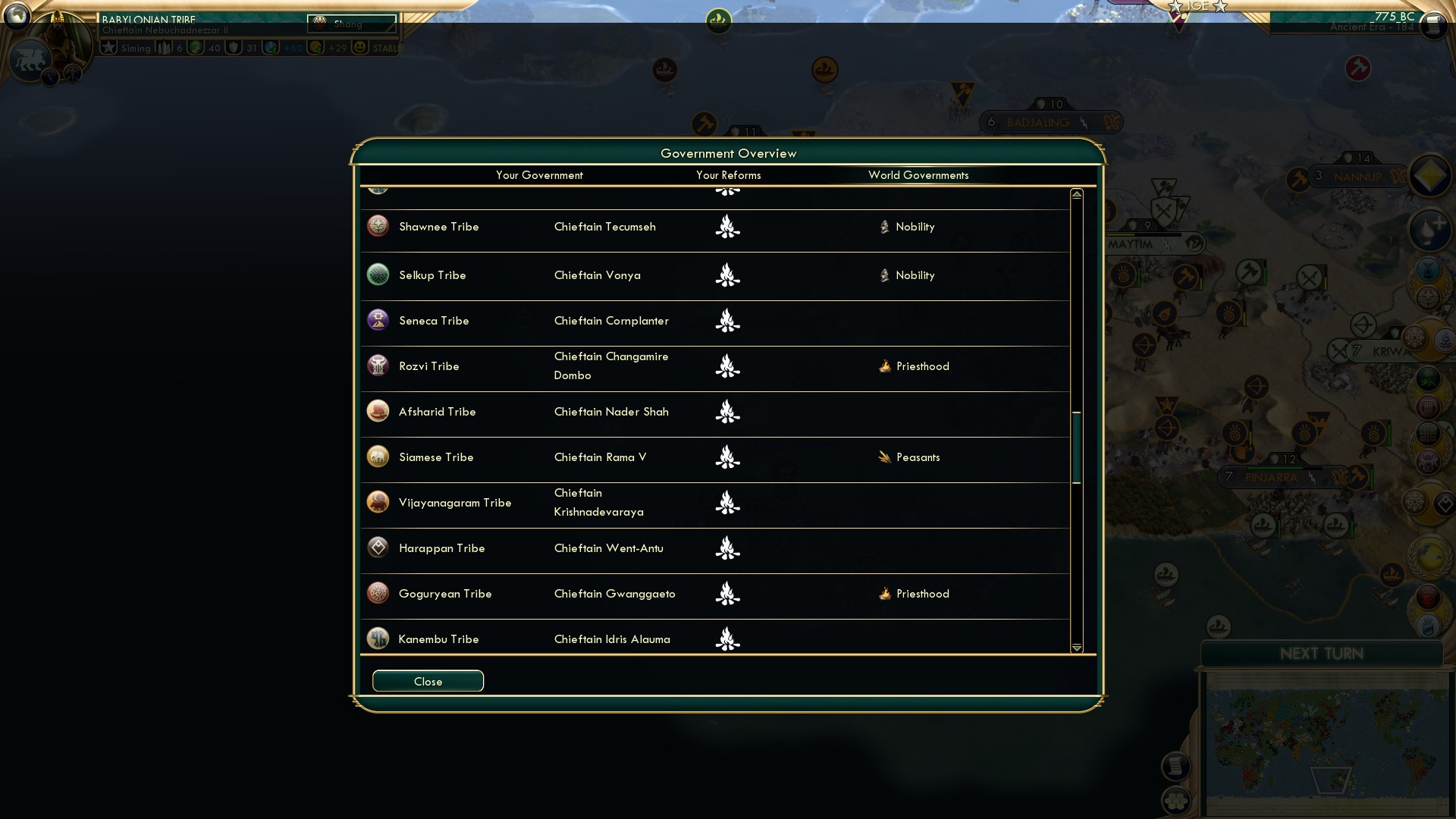The image size is (1456, 819).
Task: Switch to the Your Reforms tab
Action: click(x=729, y=175)
